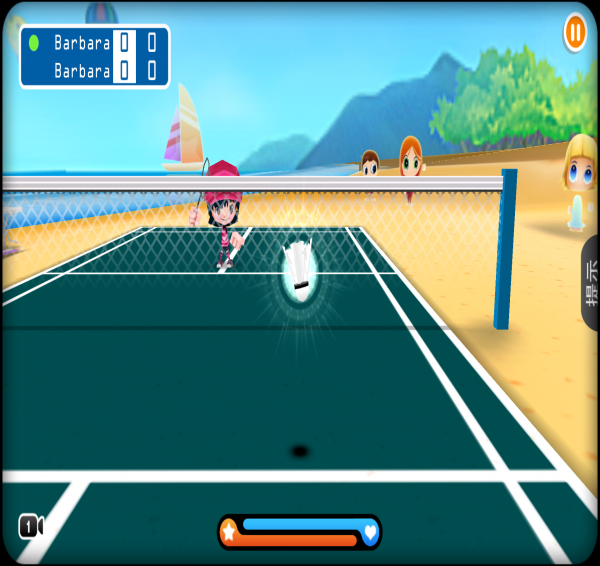
Task: Pause the match with the orange button
Action: (575, 32)
